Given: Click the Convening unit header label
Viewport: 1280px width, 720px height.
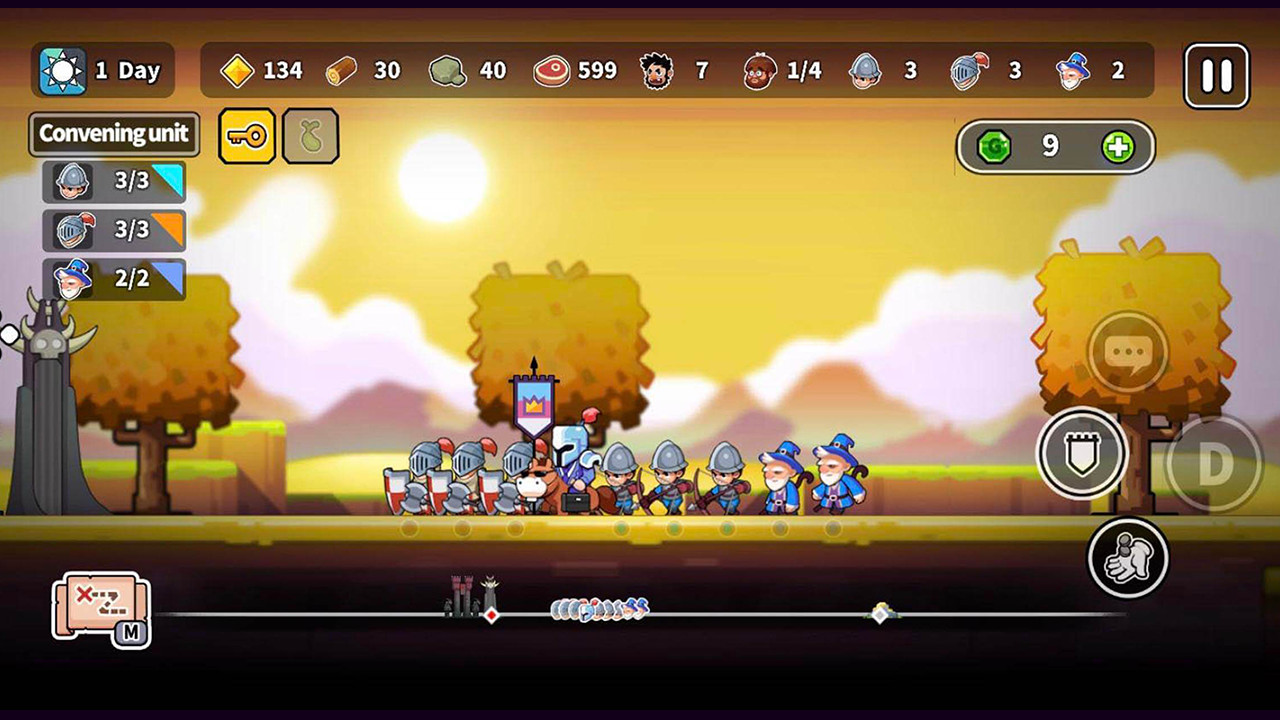Looking at the screenshot, I should pos(113,134).
